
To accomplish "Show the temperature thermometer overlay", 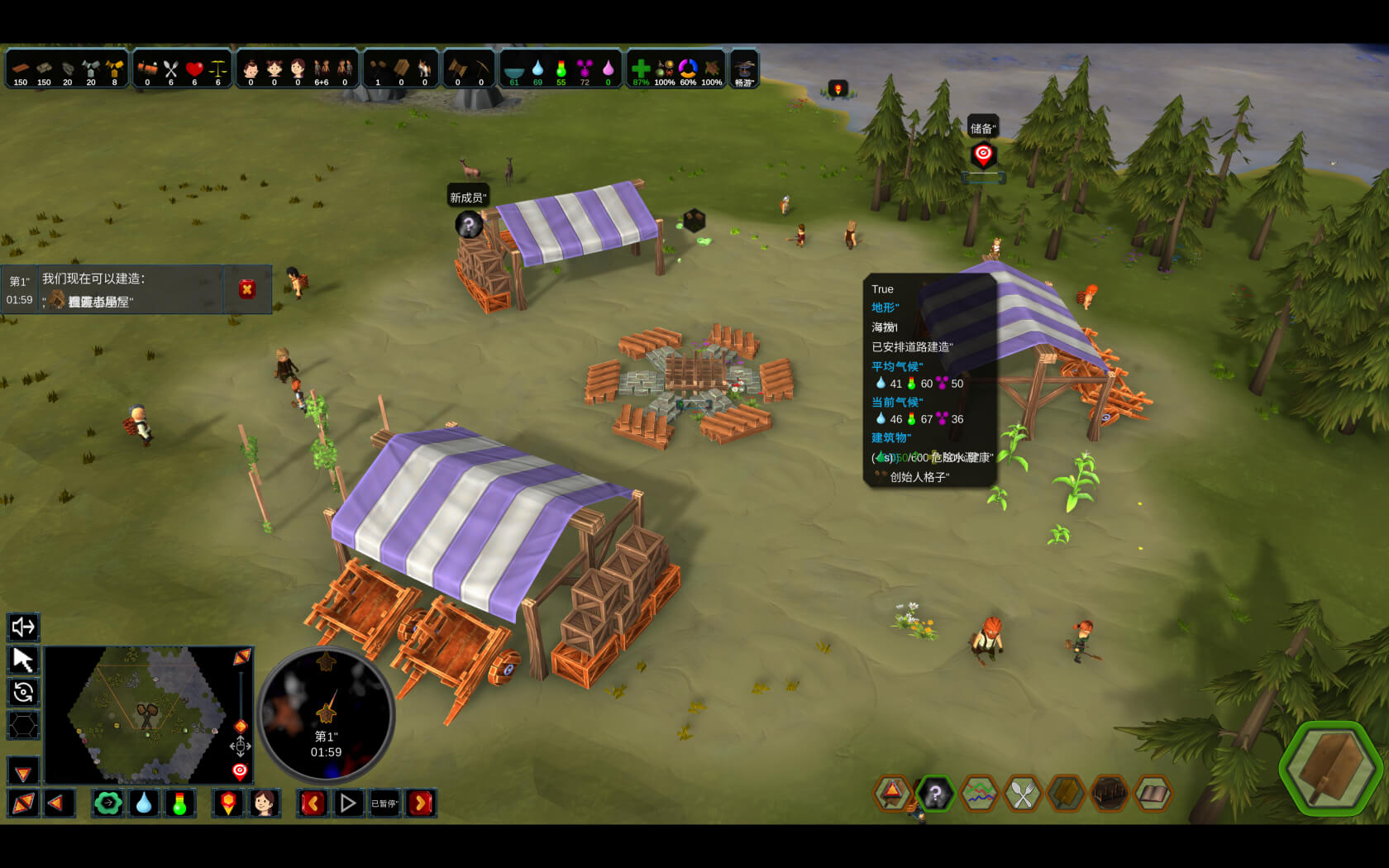I will pos(179,803).
